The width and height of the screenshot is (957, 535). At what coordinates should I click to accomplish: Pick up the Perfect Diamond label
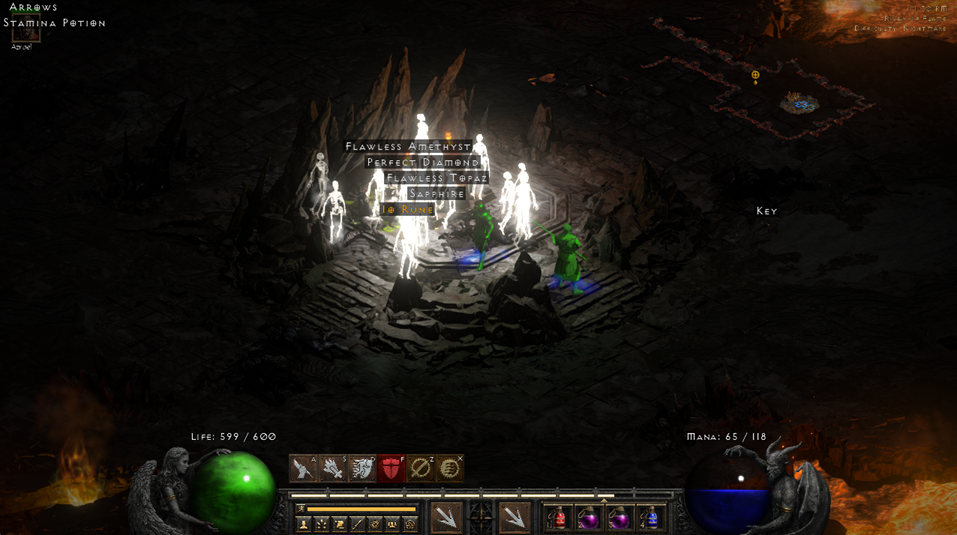[x=423, y=162]
